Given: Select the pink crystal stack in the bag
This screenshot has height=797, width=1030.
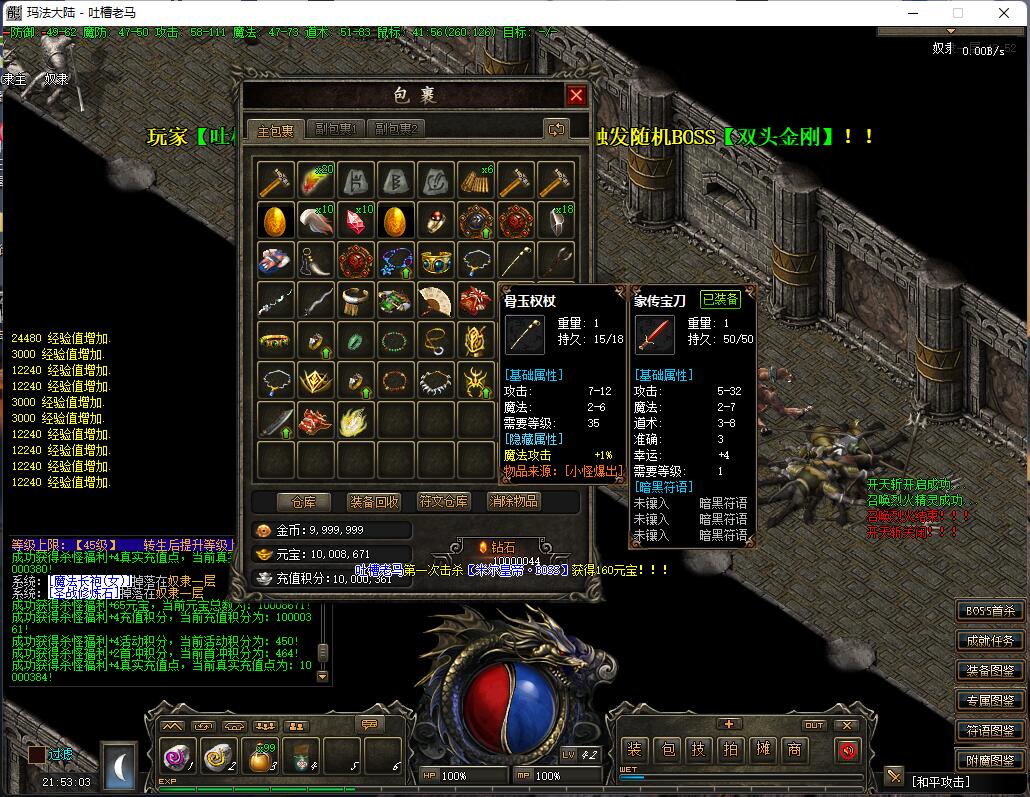Looking at the screenshot, I should (356, 220).
